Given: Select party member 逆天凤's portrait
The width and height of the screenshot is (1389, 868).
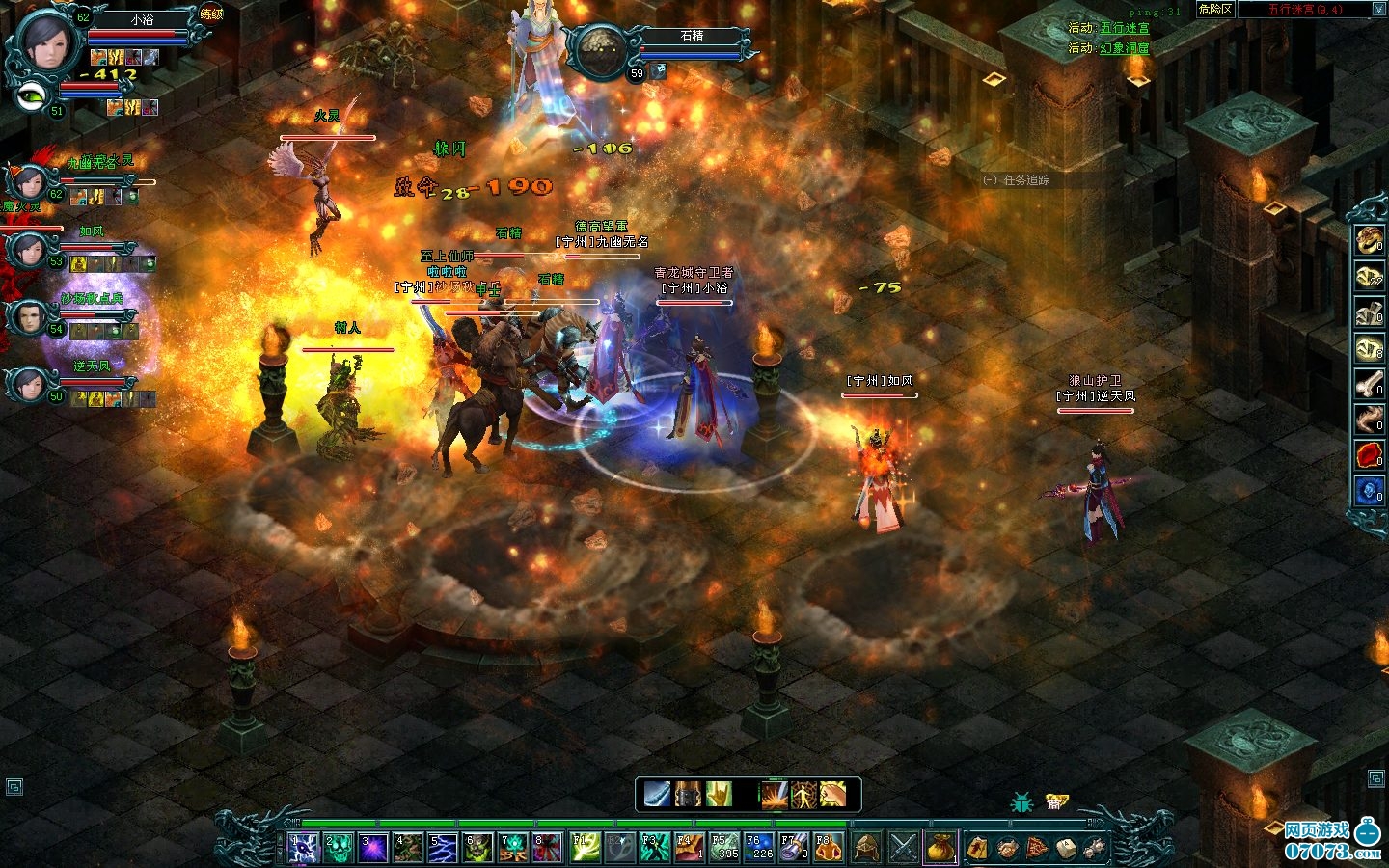Looking at the screenshot, I should click(29, 384).
